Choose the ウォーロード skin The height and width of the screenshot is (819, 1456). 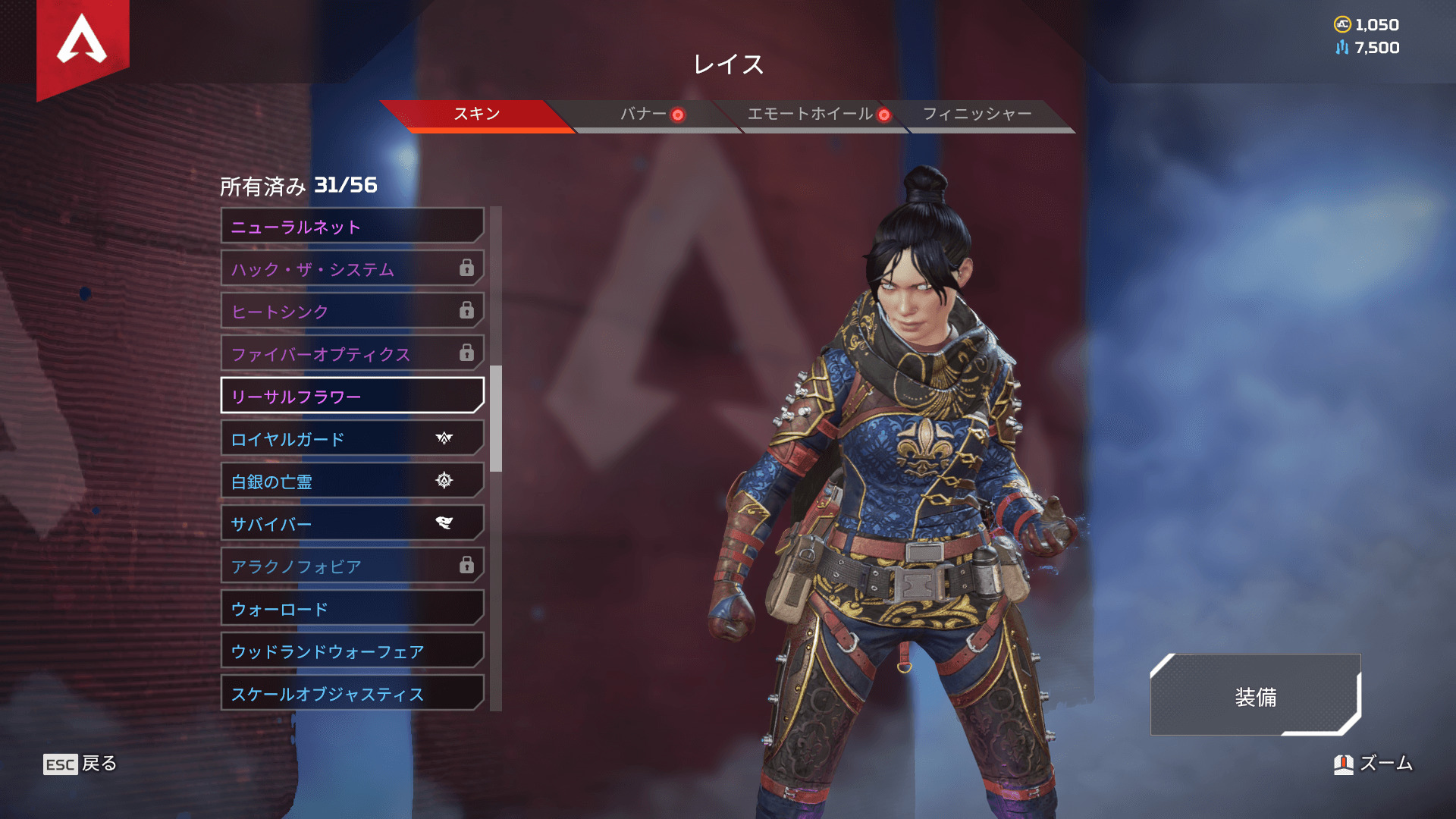click(x=352, y=608)
